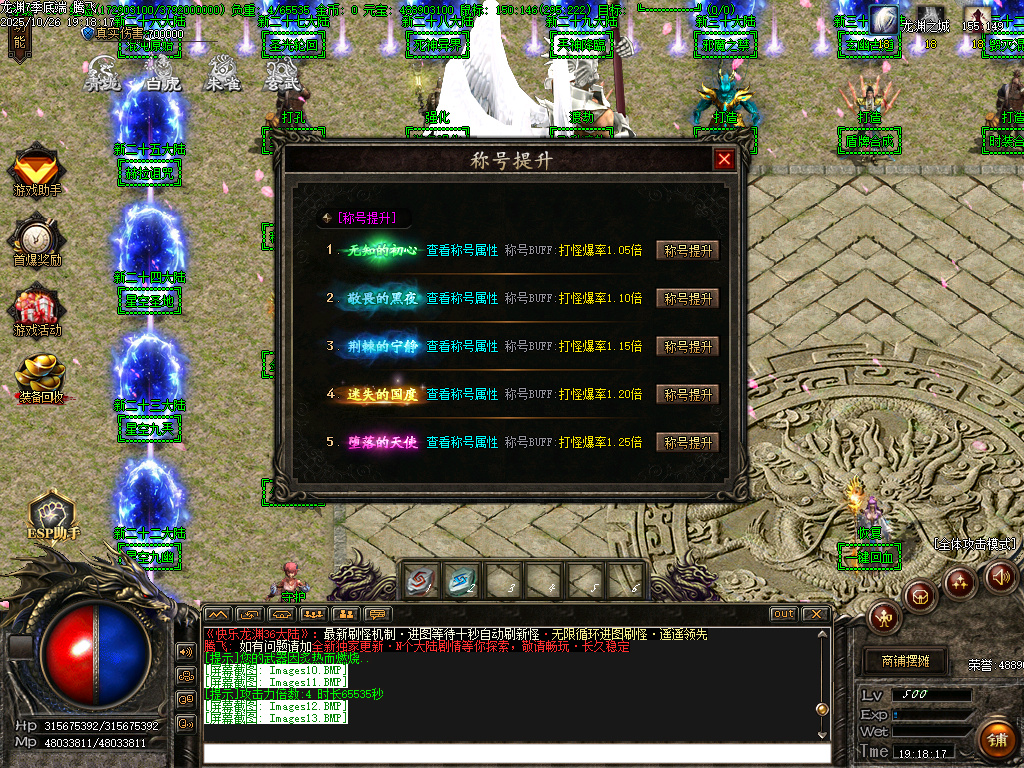Click the round orange 铺 shop button

click(996, 740)
